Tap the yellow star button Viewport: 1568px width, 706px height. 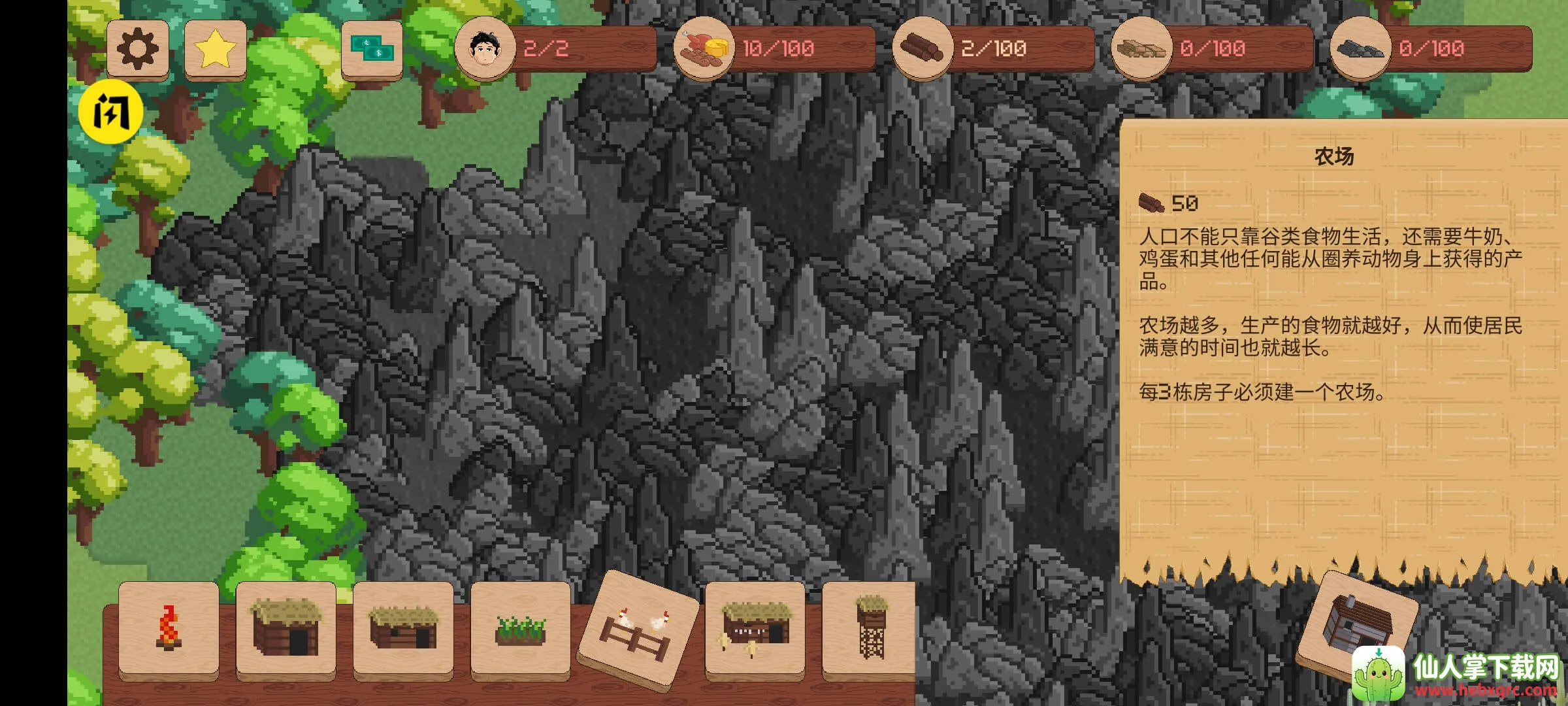(x=215, y=48)
